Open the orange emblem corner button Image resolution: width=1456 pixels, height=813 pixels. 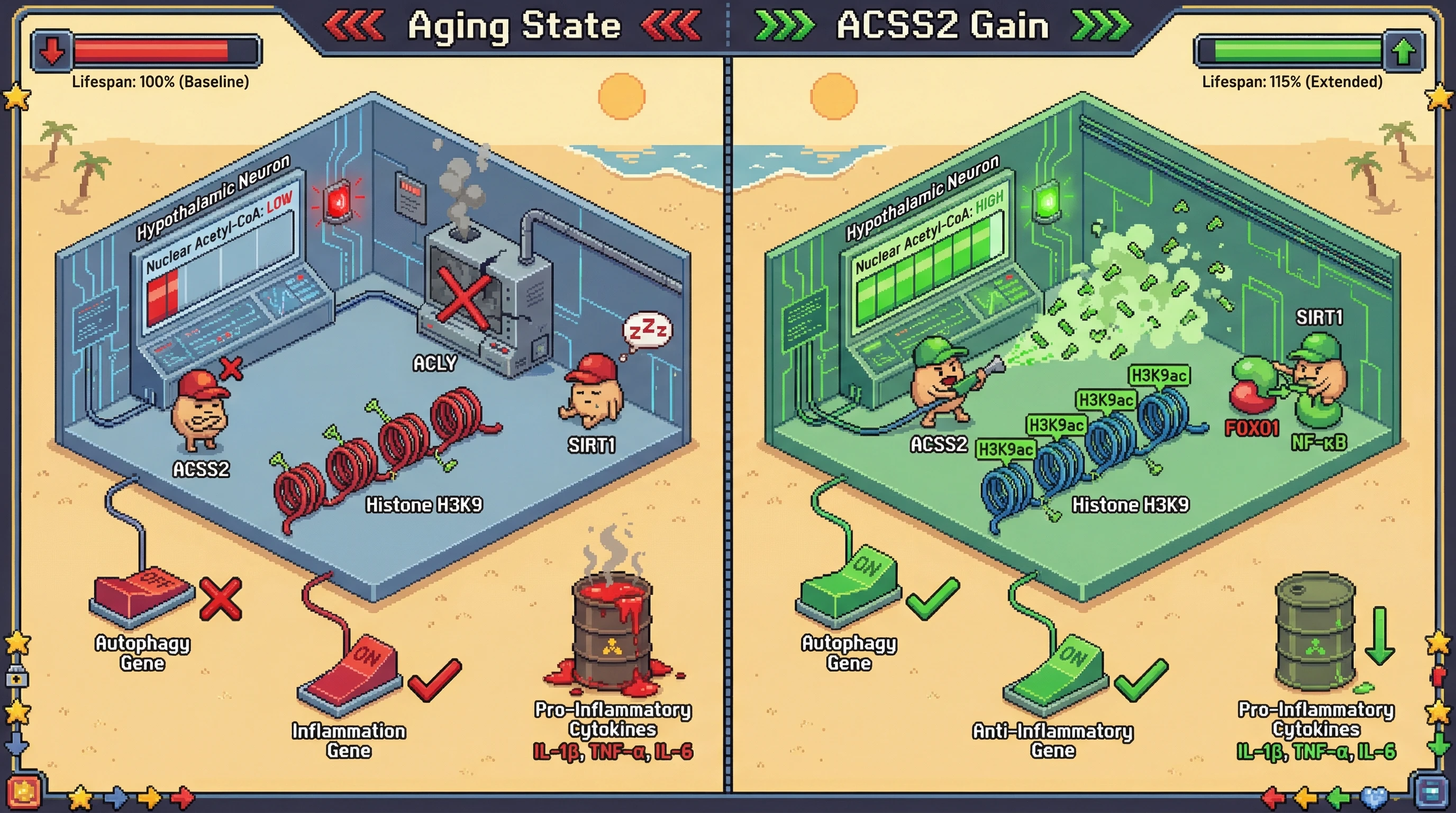(23, 793)
